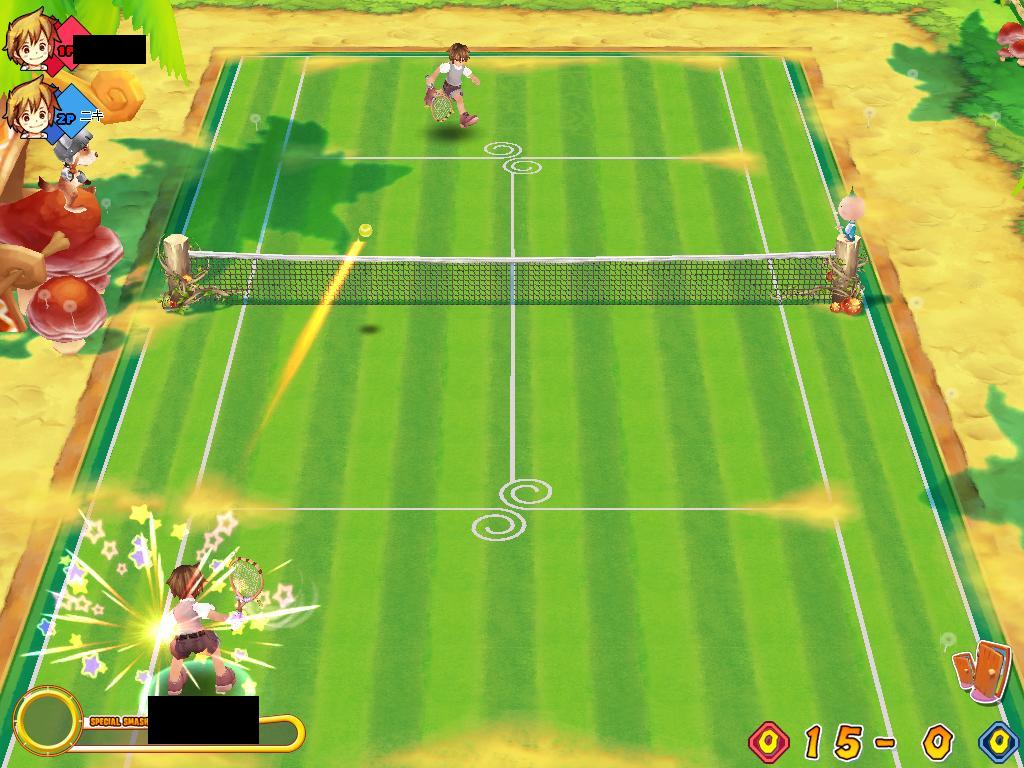Select the 2P player portrait

[29, 108]
